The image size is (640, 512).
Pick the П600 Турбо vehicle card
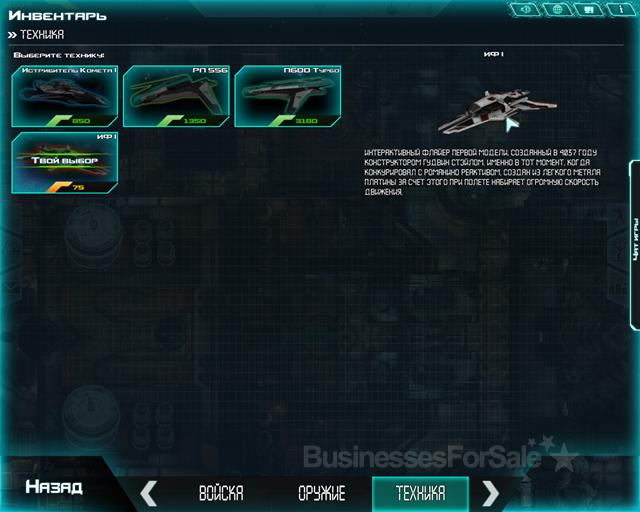(x=287, y=96)
